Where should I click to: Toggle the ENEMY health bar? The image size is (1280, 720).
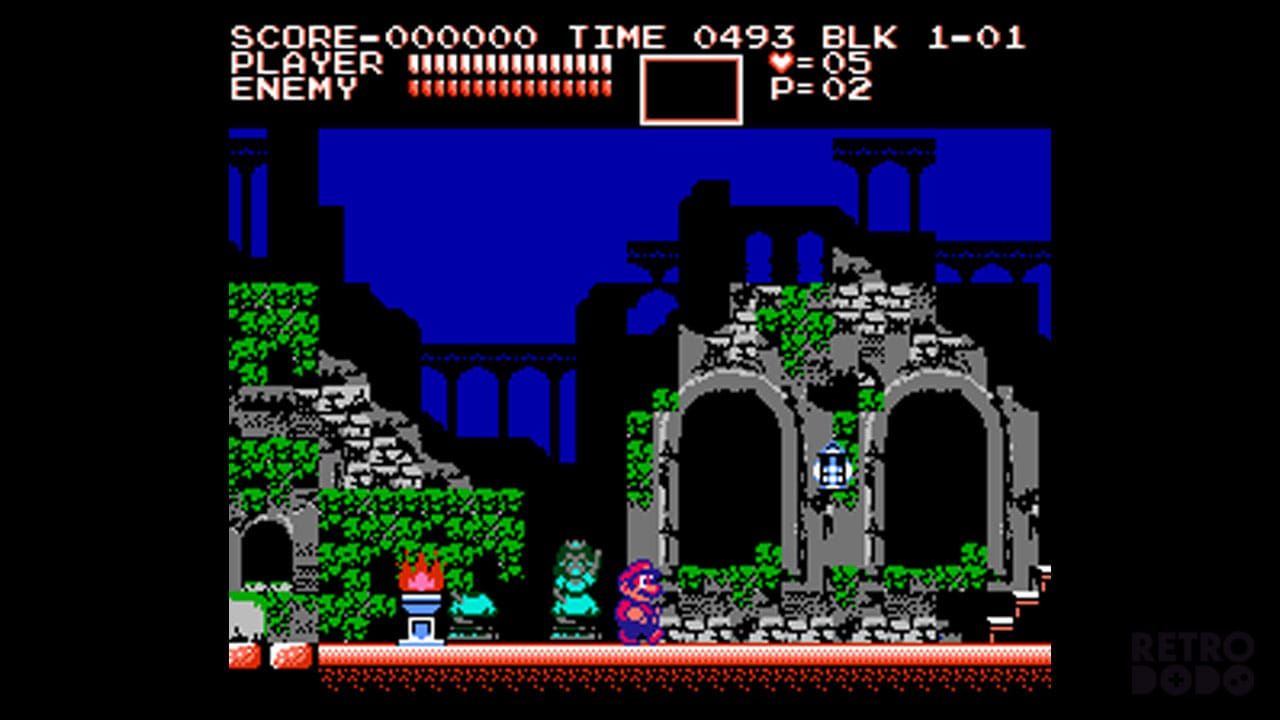tap(510, 89)
